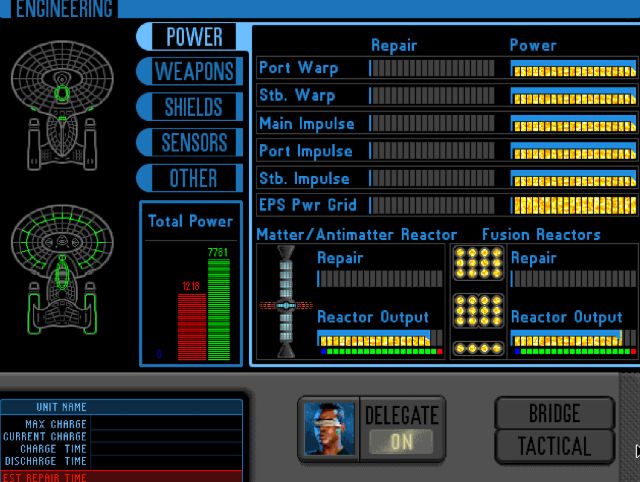The height and width of the screenshot is (482, 640).
Task: Open the Shields tab
Action: tap(194, 107)
